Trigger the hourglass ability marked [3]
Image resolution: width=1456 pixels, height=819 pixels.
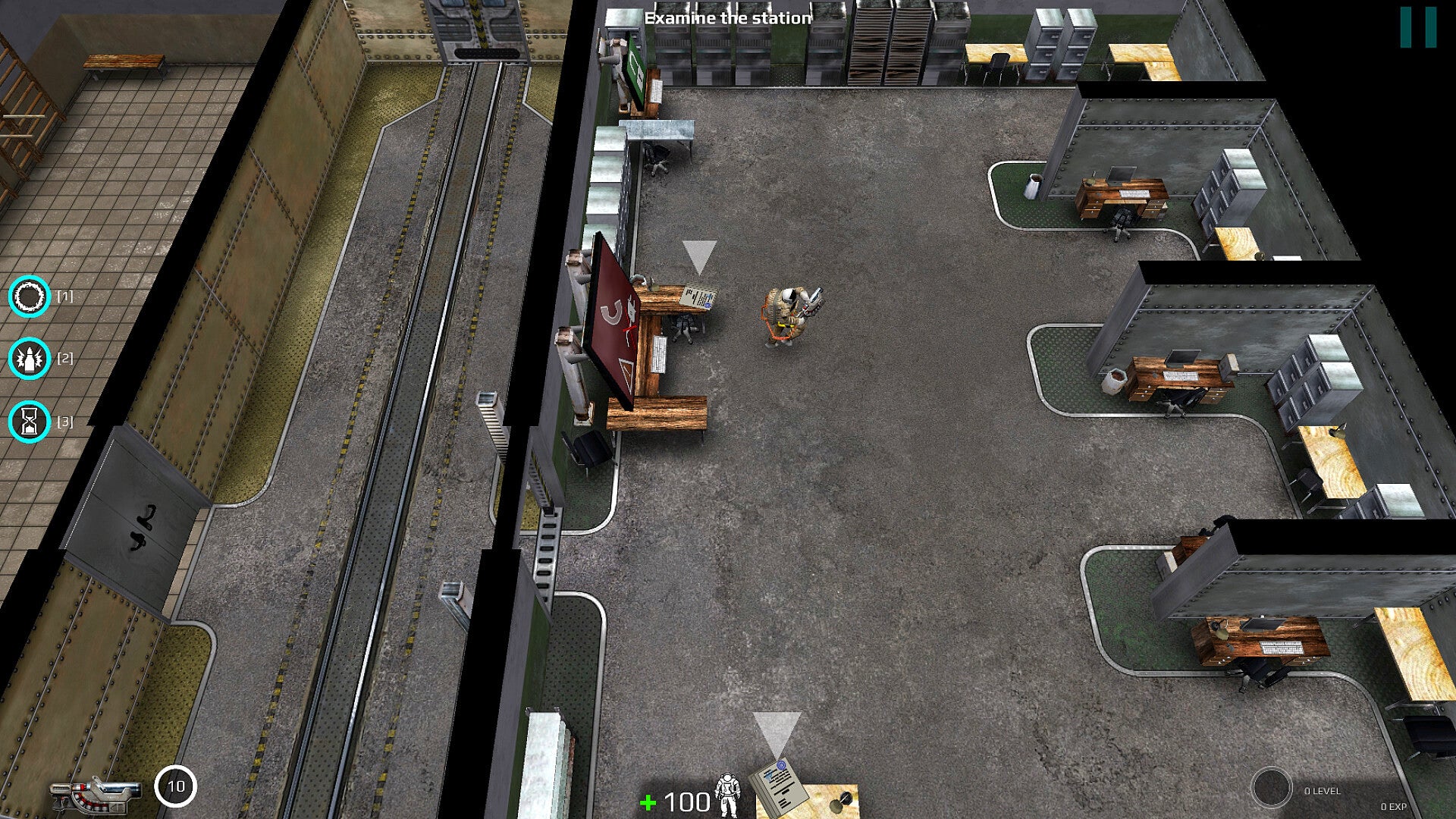click(x=30, y=422)
